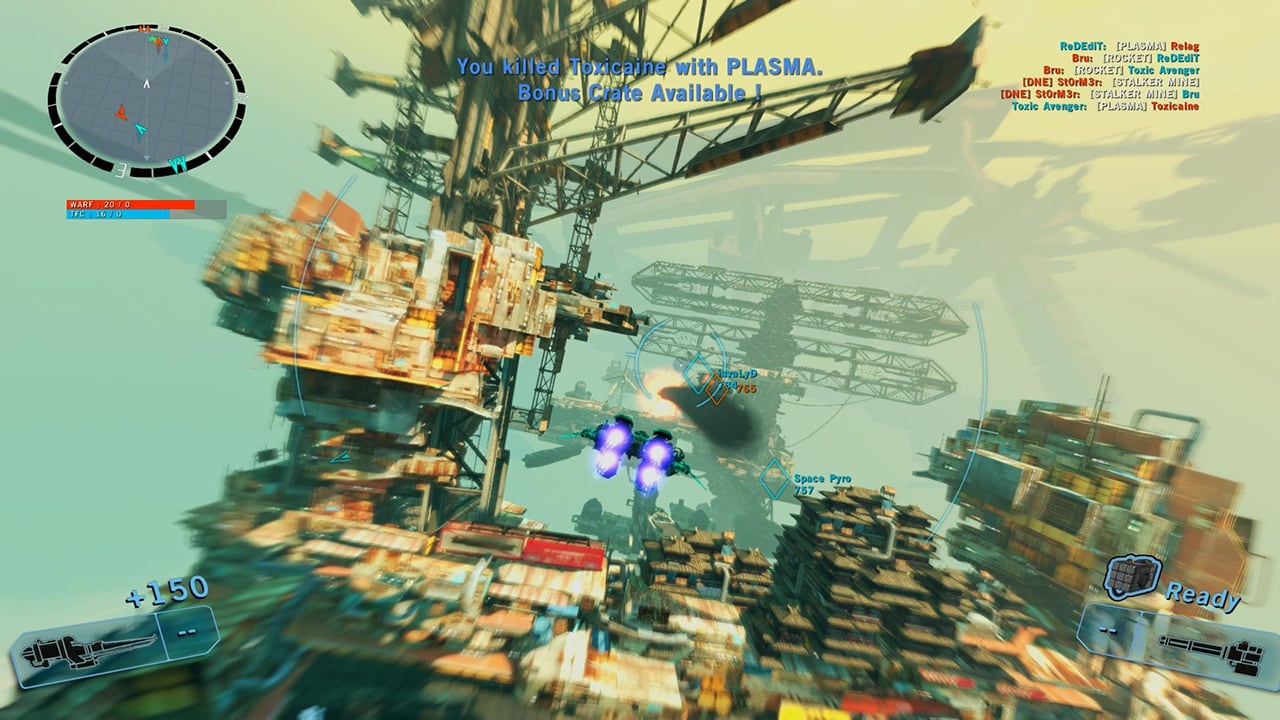This screenshot has height=720, width=1280.
Task: Click the circular radar minimap
Action: coord(146,100)
